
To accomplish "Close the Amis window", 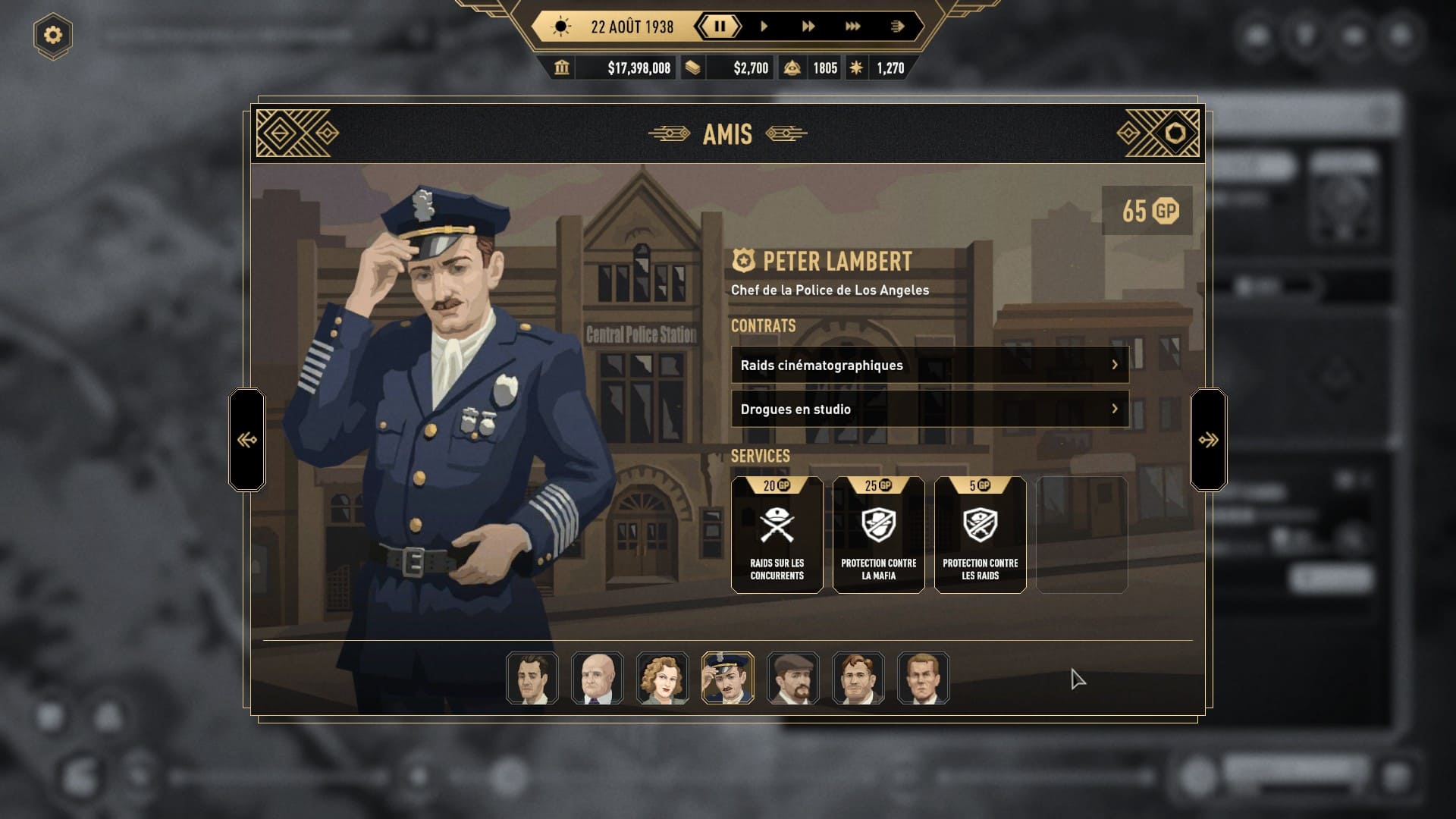I will 1175,133.
